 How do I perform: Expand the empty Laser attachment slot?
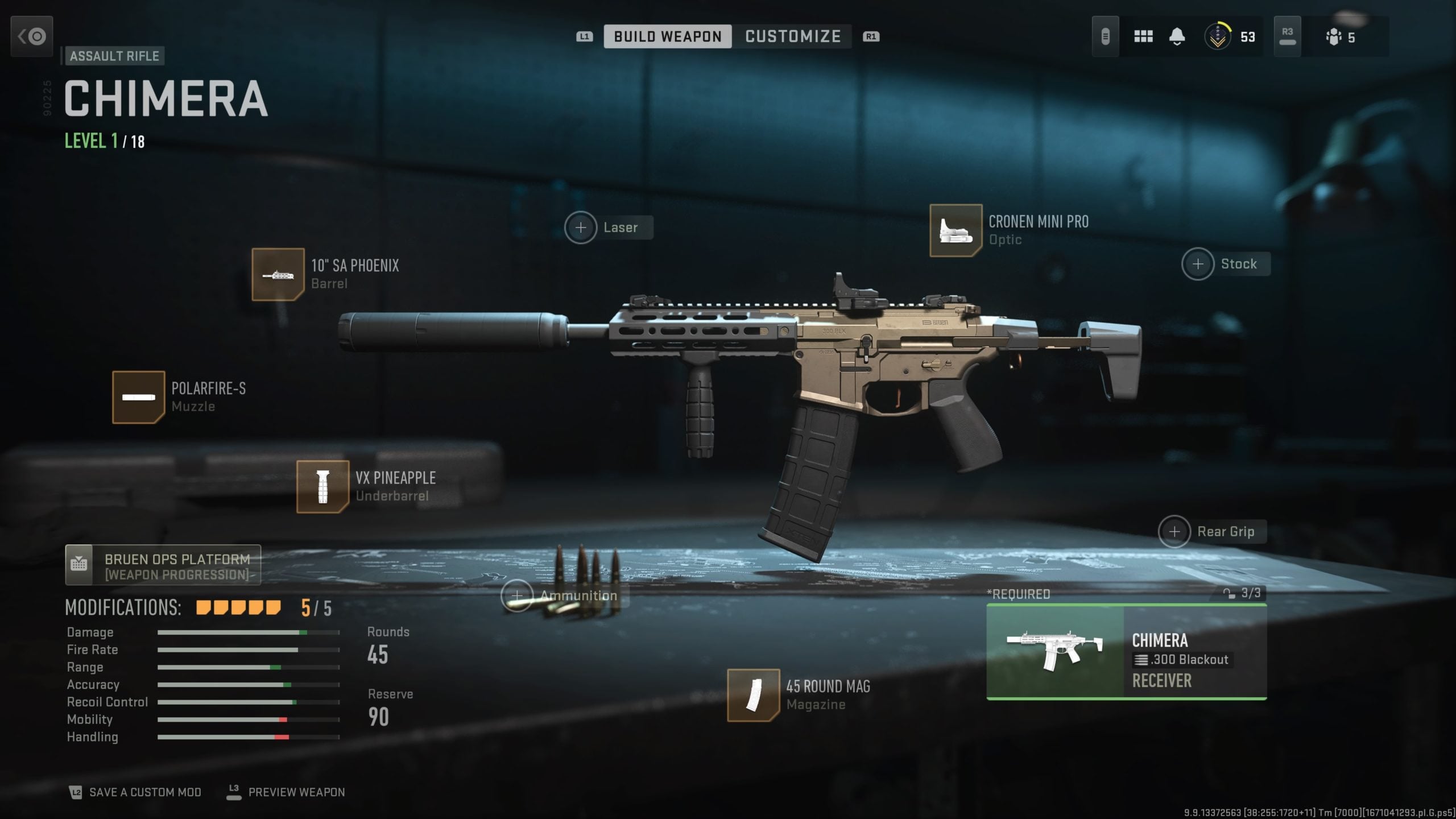click(581, 227)
